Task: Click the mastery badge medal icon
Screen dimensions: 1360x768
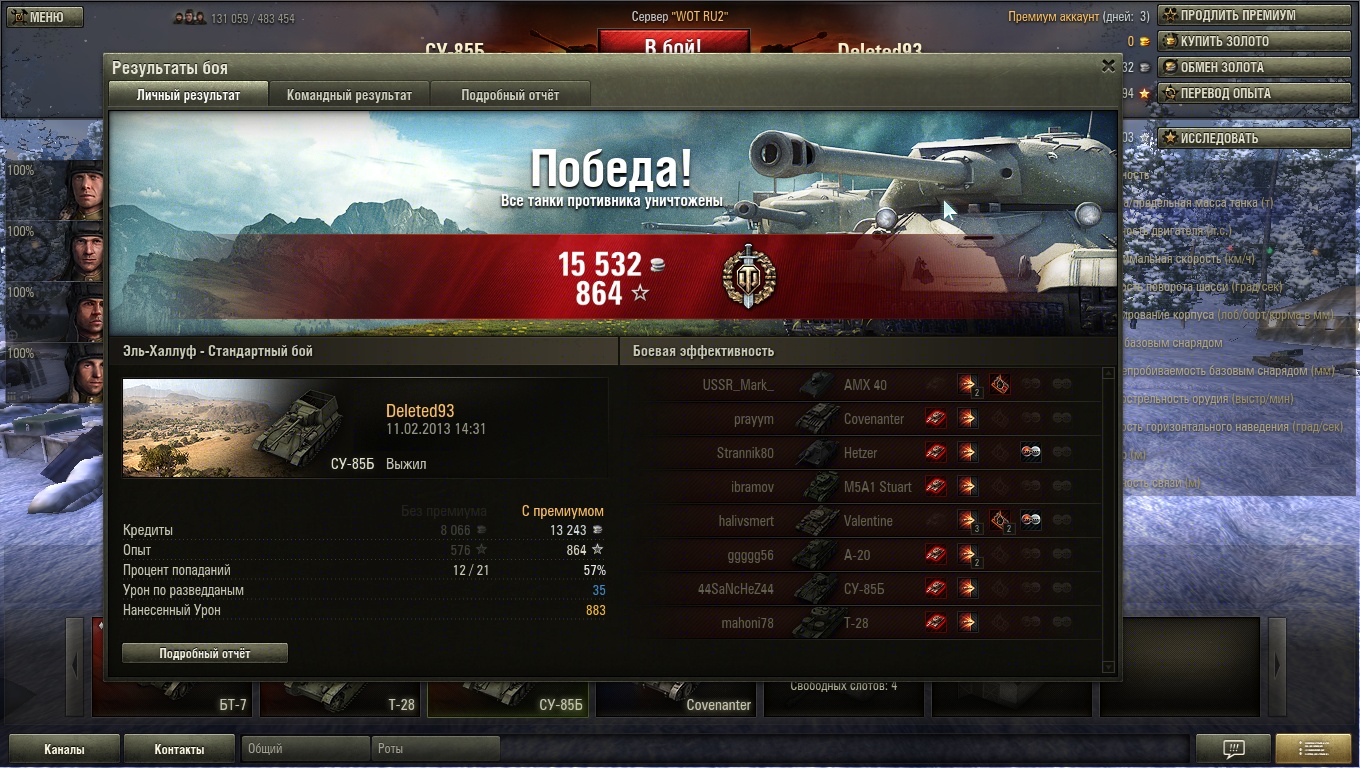Action: click(749, 277)
